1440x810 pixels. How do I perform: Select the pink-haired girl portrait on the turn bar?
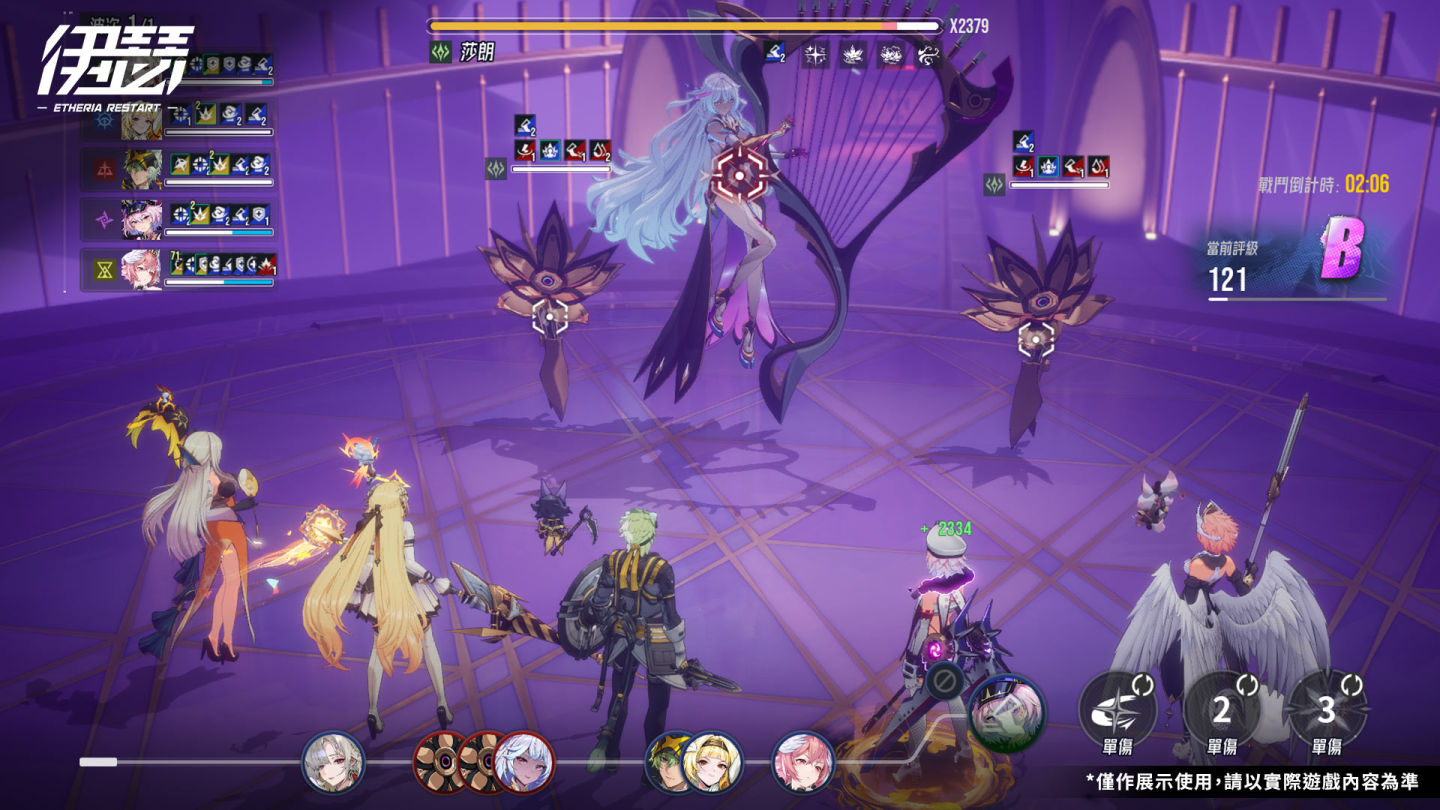pos(802,762)
